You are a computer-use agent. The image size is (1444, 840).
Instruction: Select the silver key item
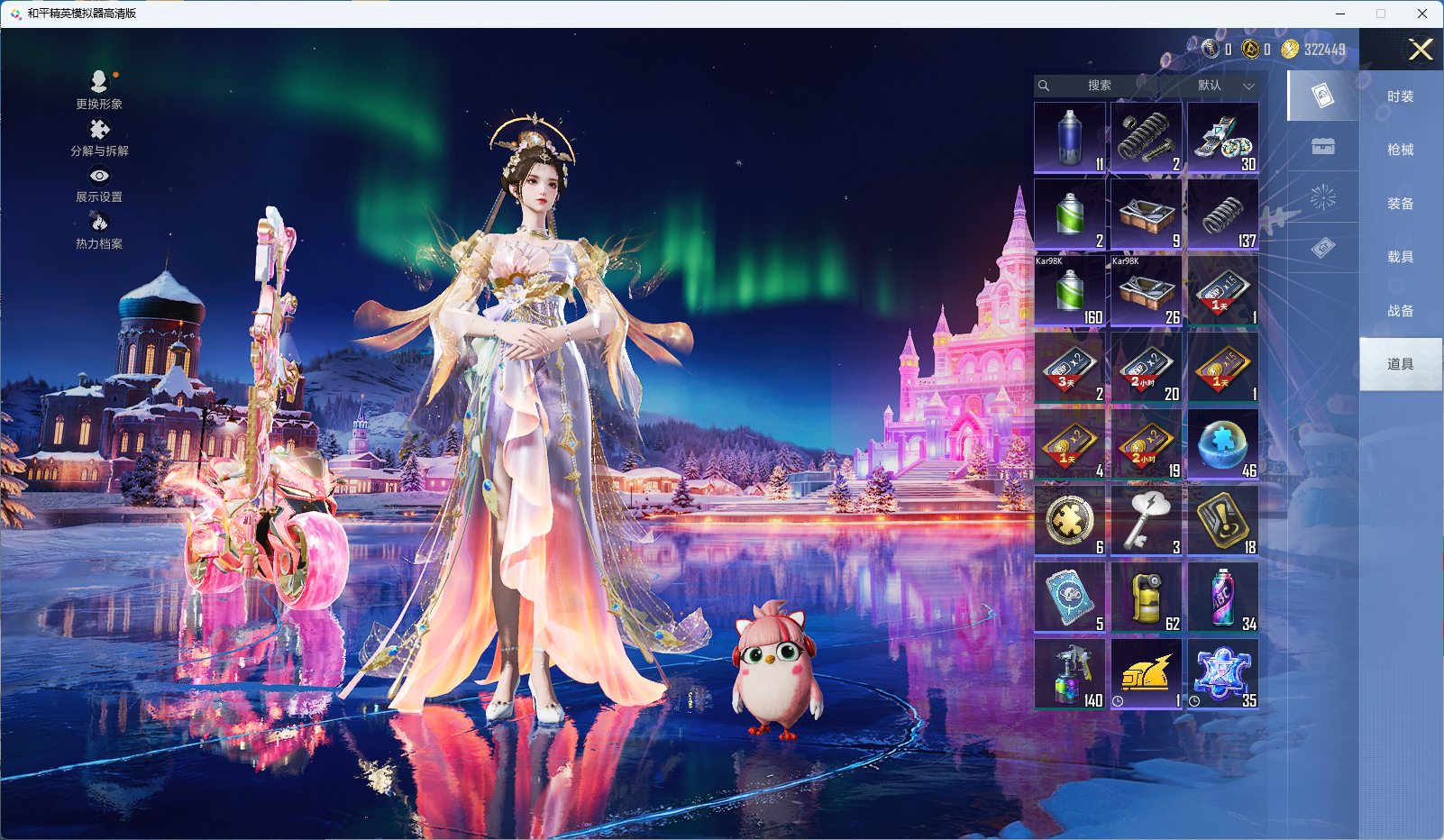tap(1146, 520)
